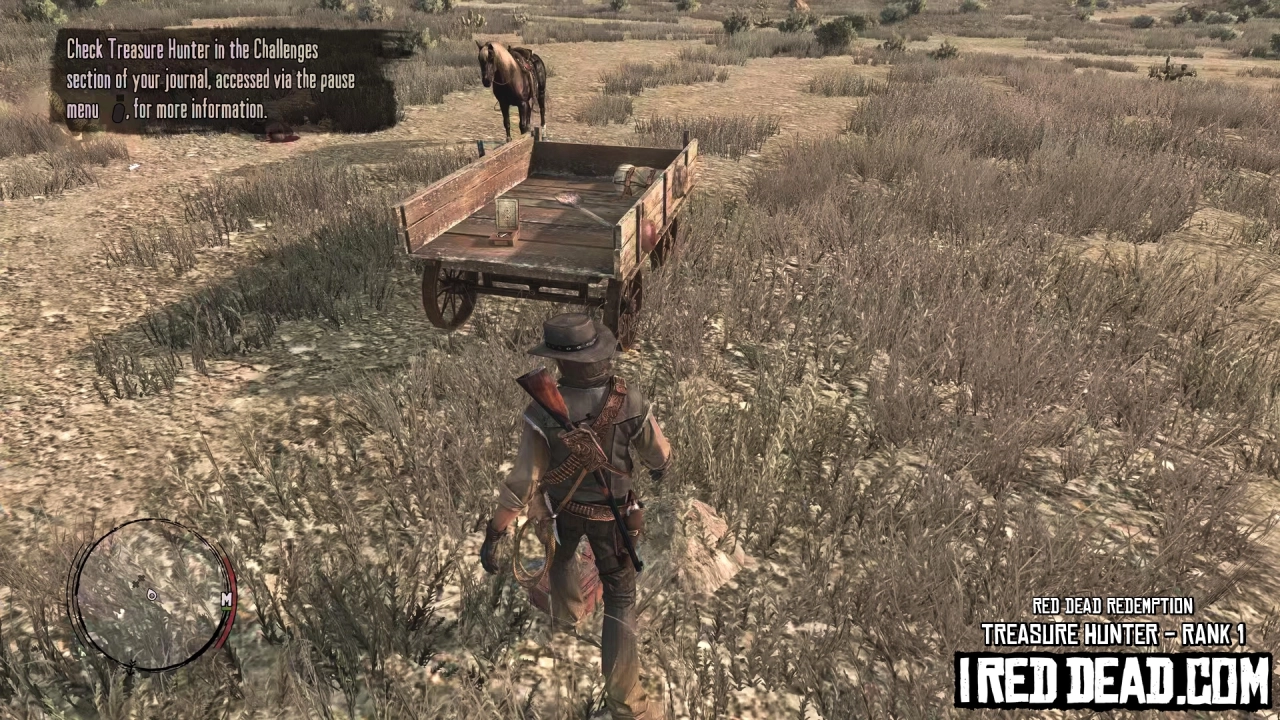Click the green indicator under the M marker

tap(226, 609)
